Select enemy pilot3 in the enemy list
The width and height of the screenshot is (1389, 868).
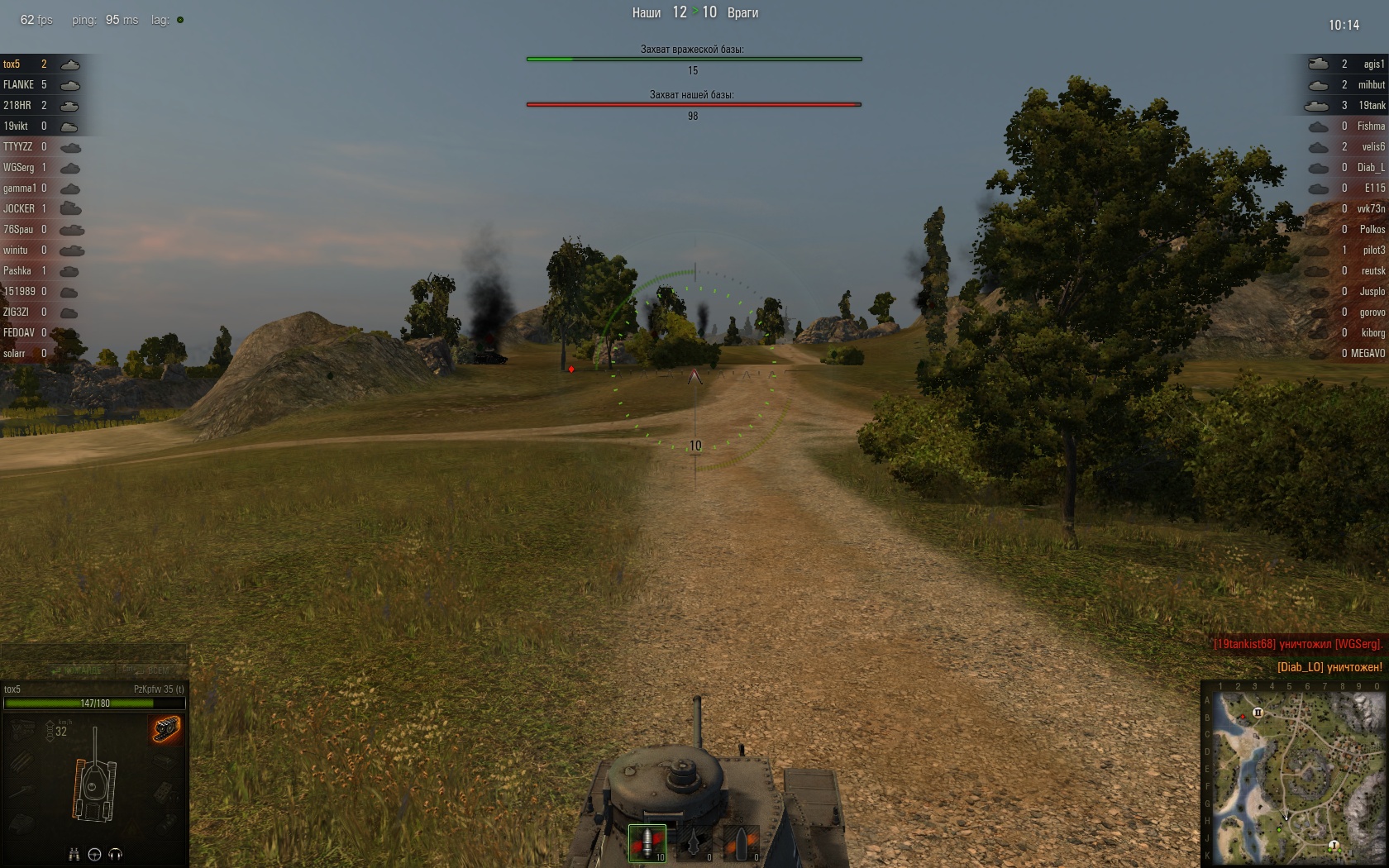[x=1373, y=250]
